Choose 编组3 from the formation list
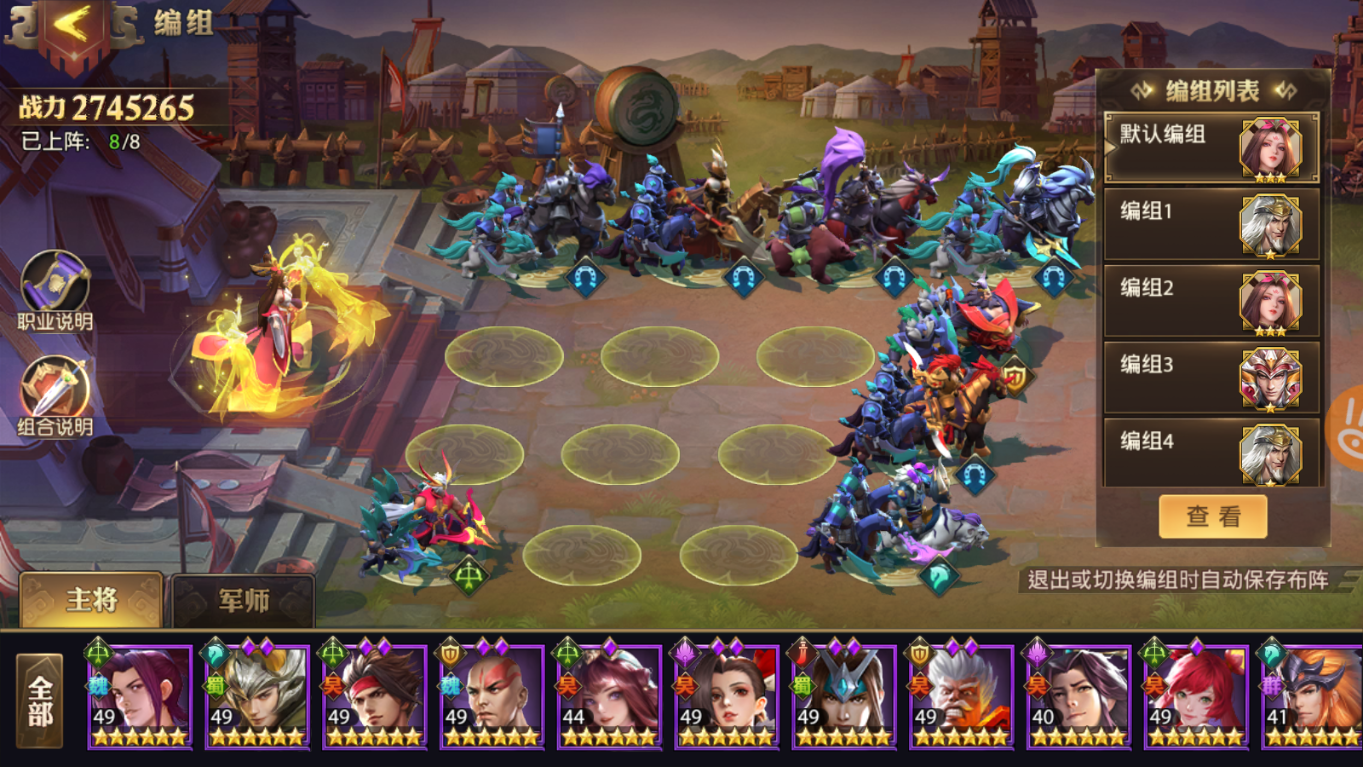 tap(1211, 377)
